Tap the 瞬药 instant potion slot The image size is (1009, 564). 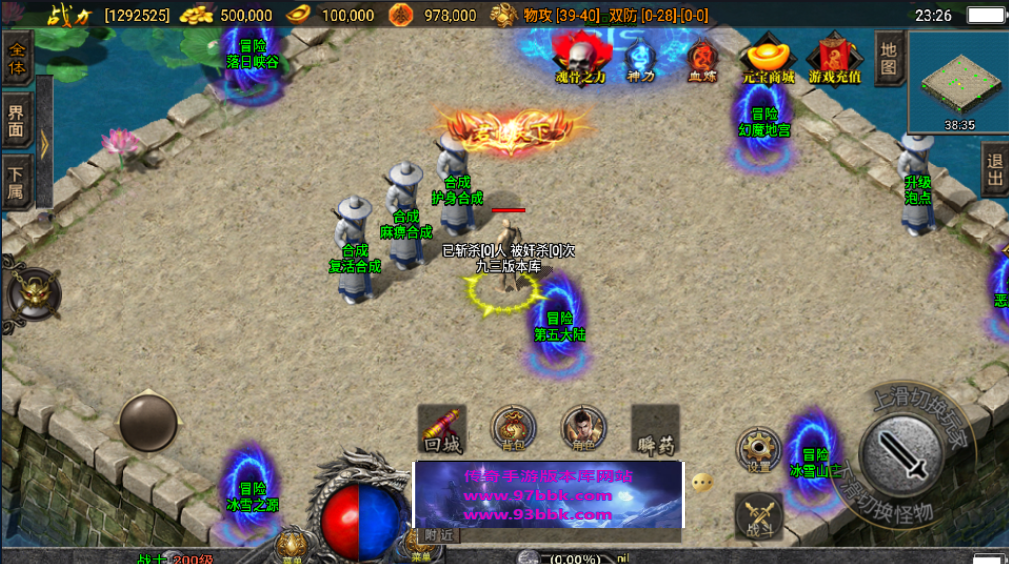point(655,429)
